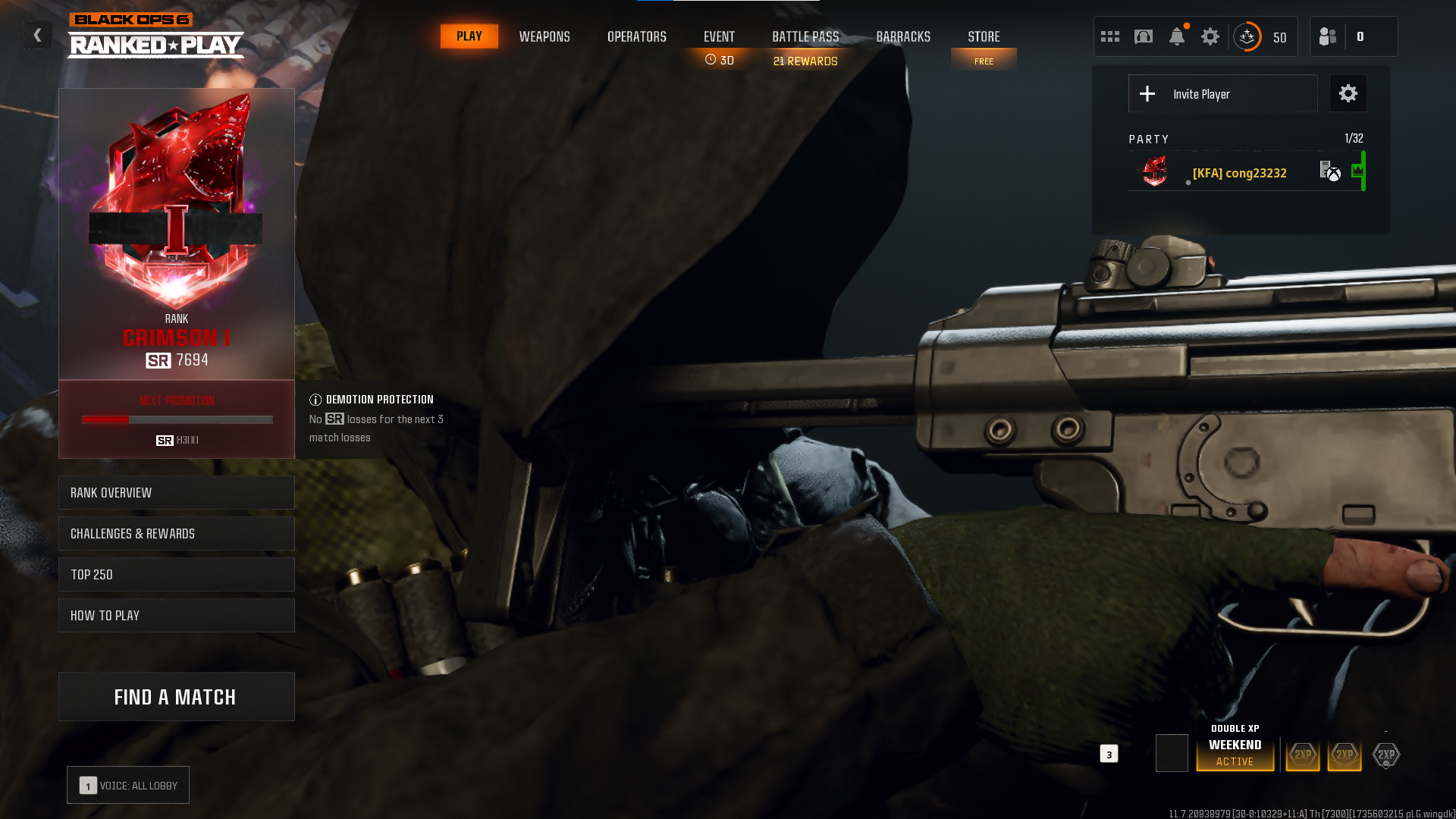
Task: Show notifications with the bell icon
Action: (x=1177, y=36)
